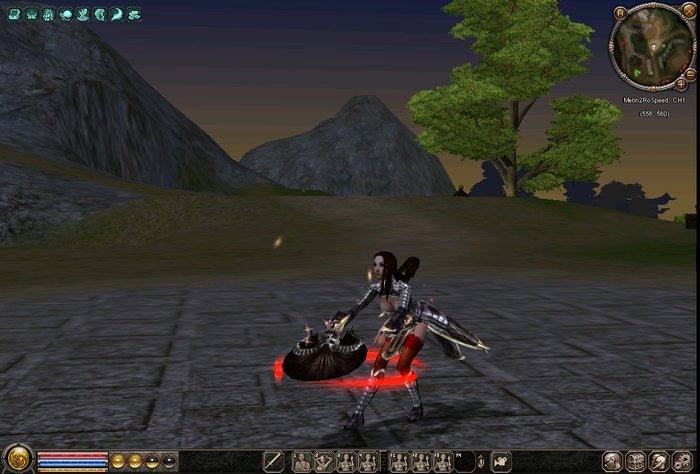Open the world map with the M button
The height and width of the screenshot is (474, 700).
(x=620, y=13)
